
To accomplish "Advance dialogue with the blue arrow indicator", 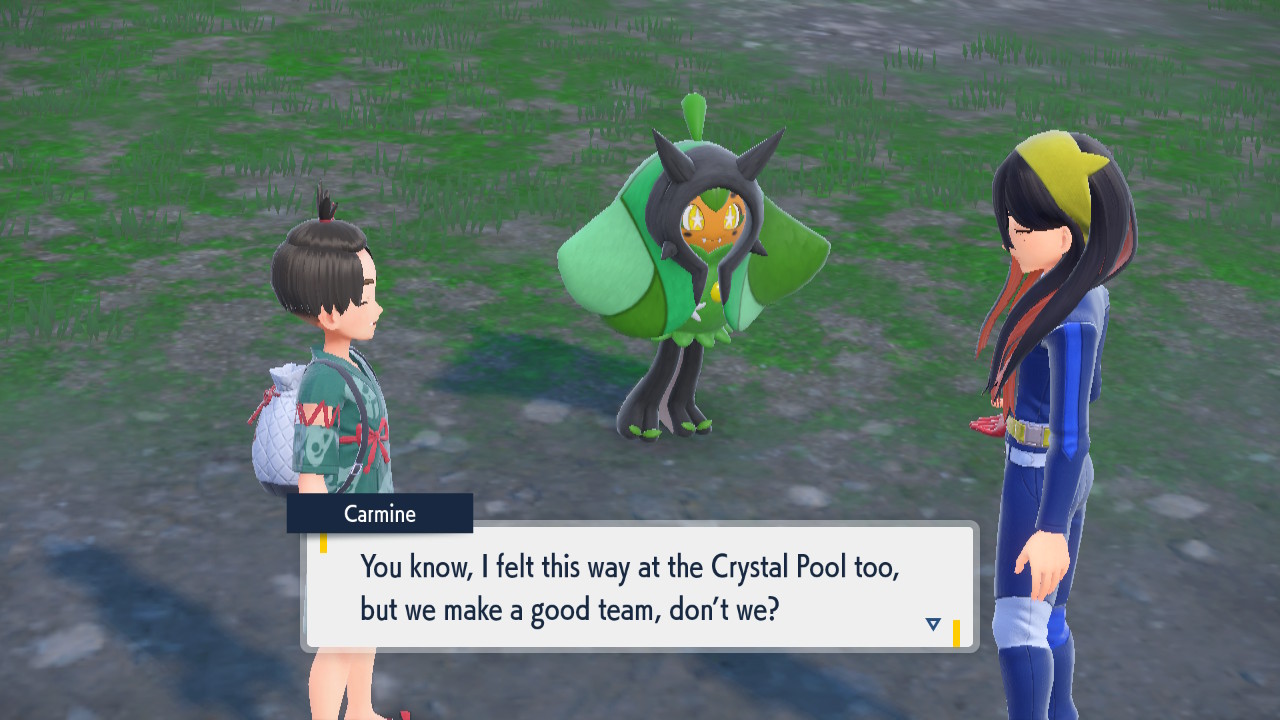I will click(933, 624).
